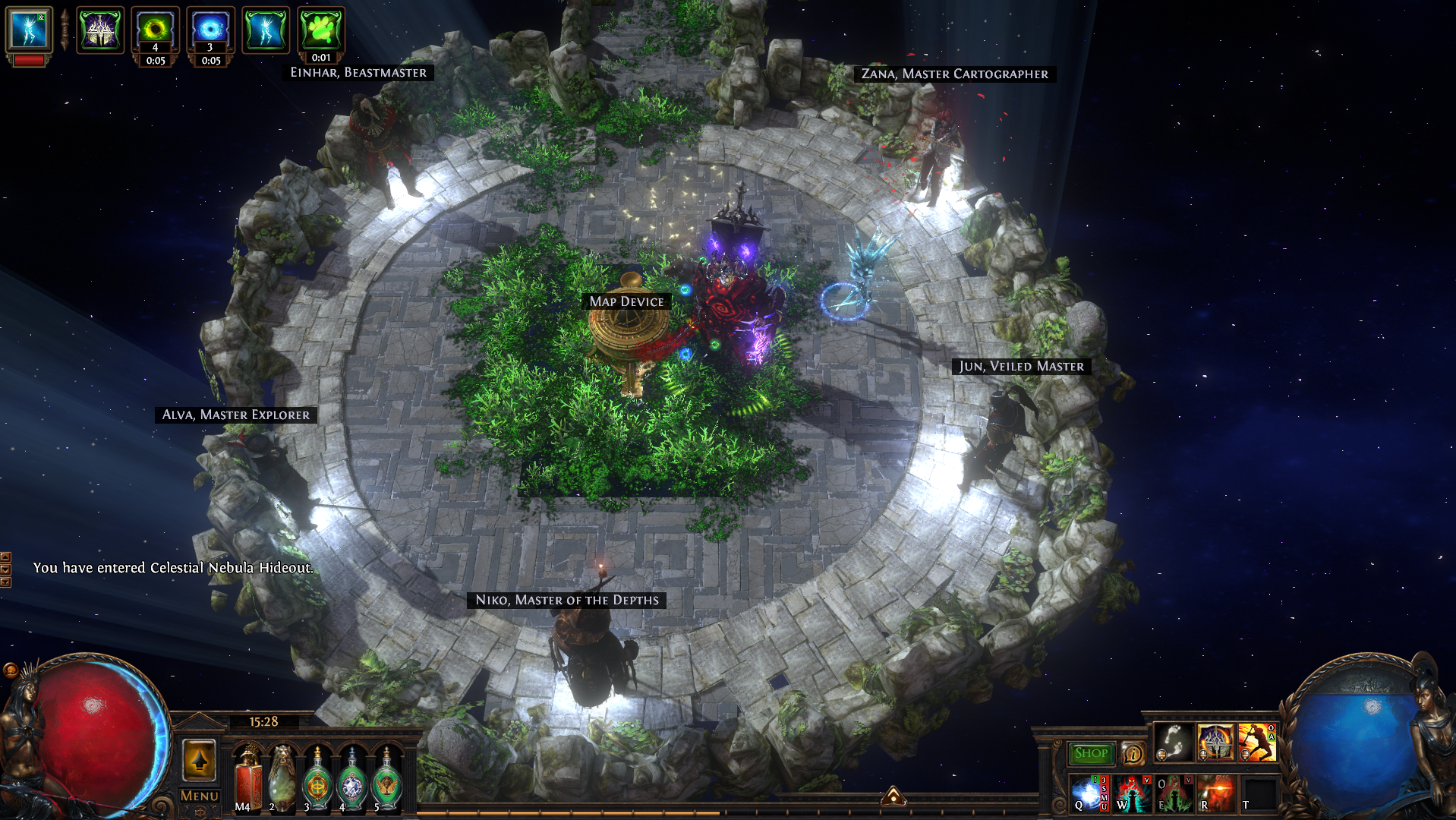The width and height of the screenshot is (1456, 820).
Task: Select the orange hammer-swing attack skill
Action: tap(1256, 741)
